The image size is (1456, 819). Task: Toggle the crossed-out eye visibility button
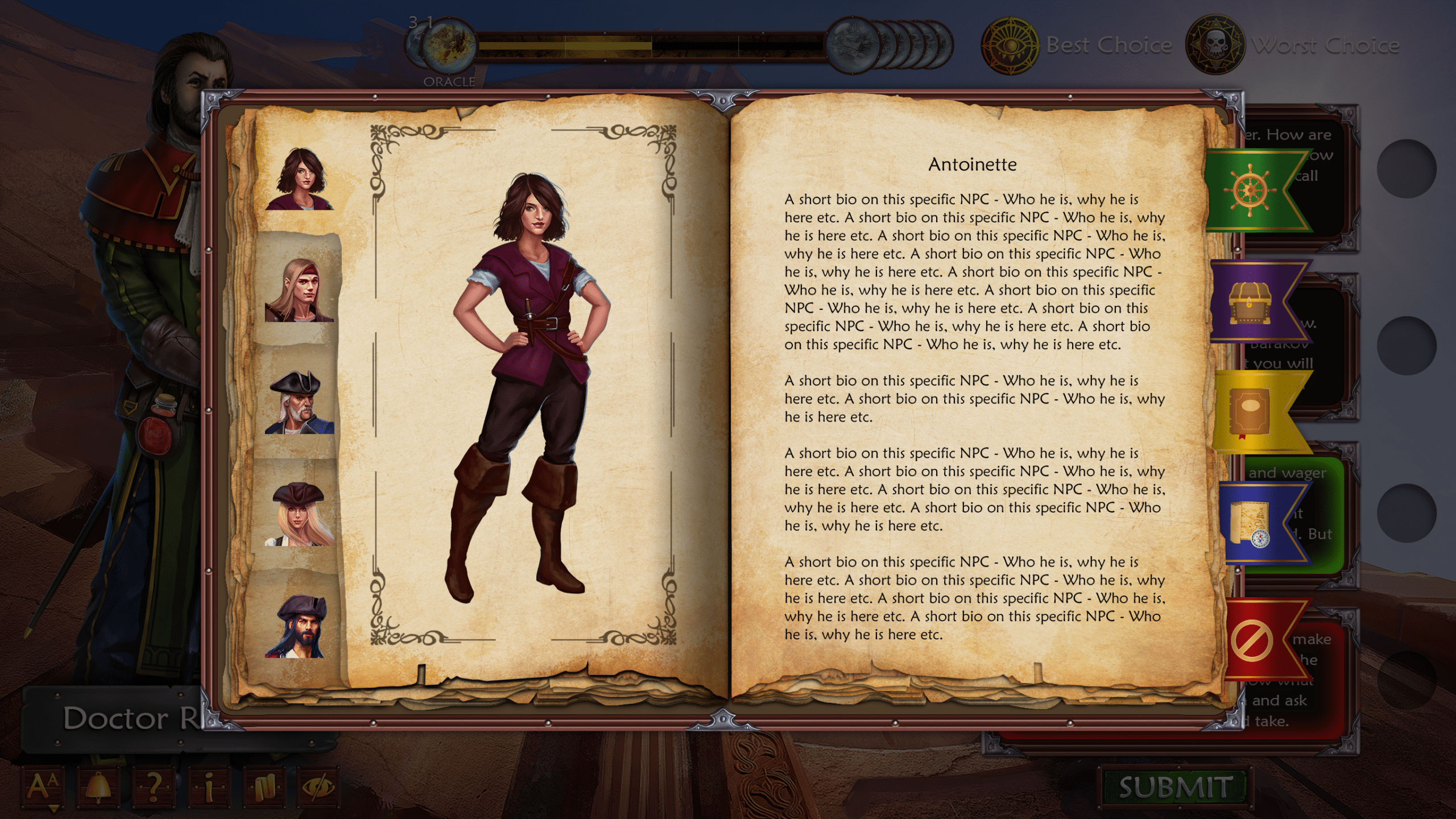click(320, 787)
